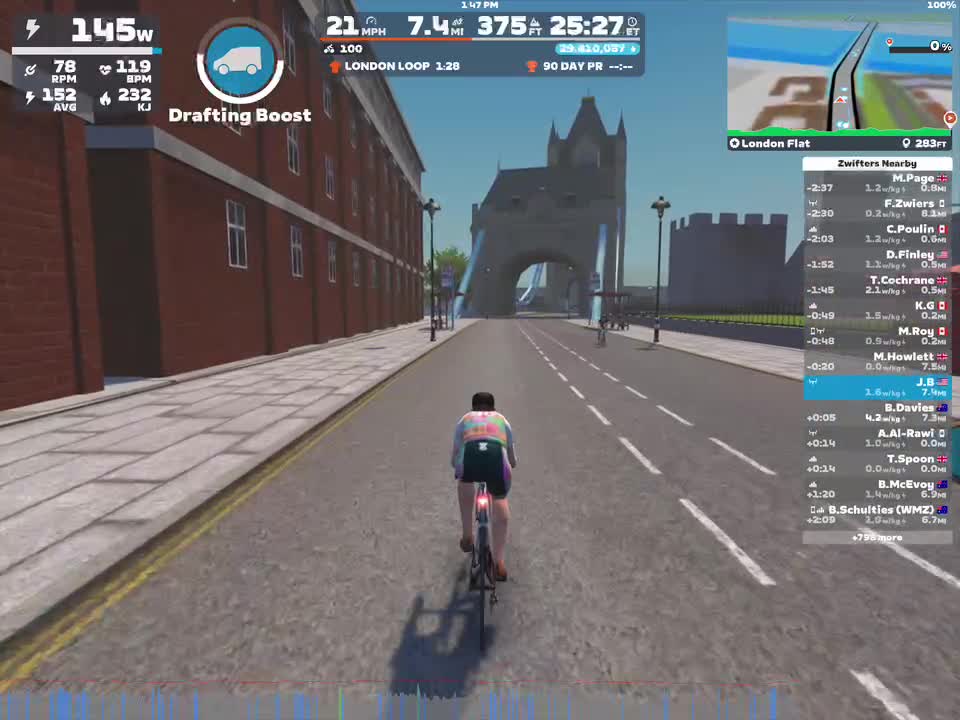This screenshot has width=960, height=720.
Task: Select A.Al-Rawi in nearby riders
Action: (x=877, y=438)
